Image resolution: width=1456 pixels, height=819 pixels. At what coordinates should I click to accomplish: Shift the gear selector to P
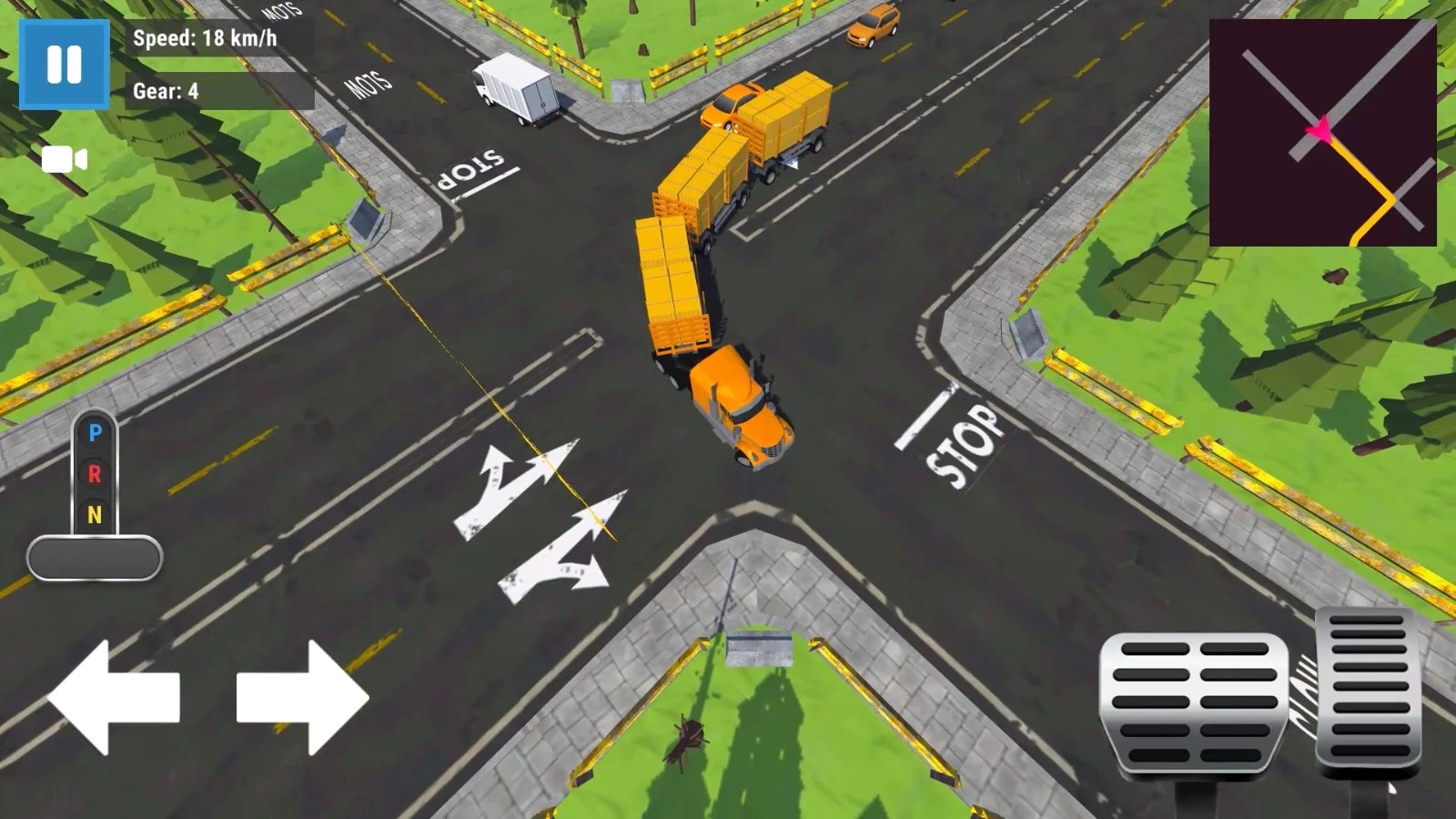(x=95, y=433)
